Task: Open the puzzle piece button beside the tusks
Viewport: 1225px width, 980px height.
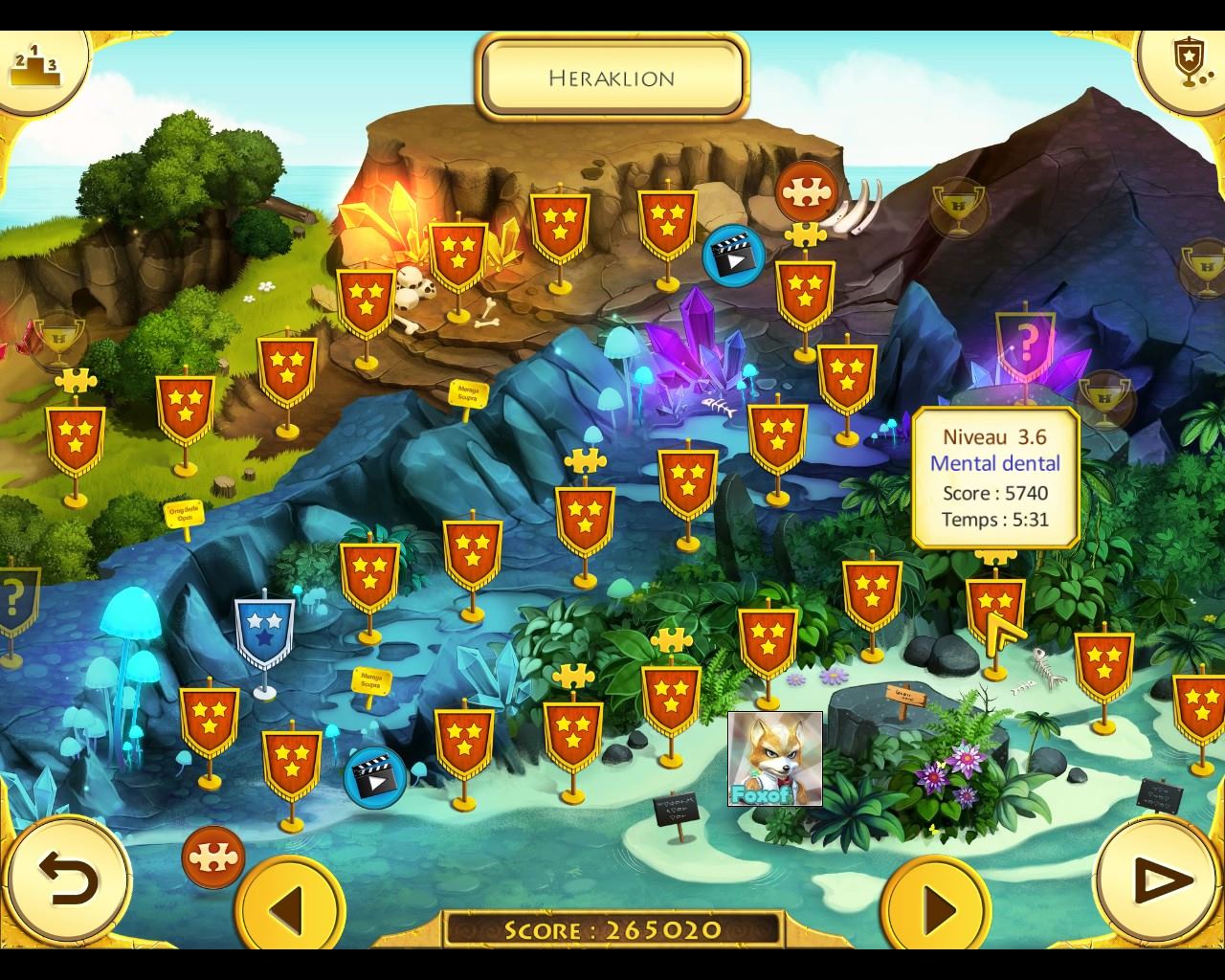Action: pyautogui.click(x=806, y=191)
